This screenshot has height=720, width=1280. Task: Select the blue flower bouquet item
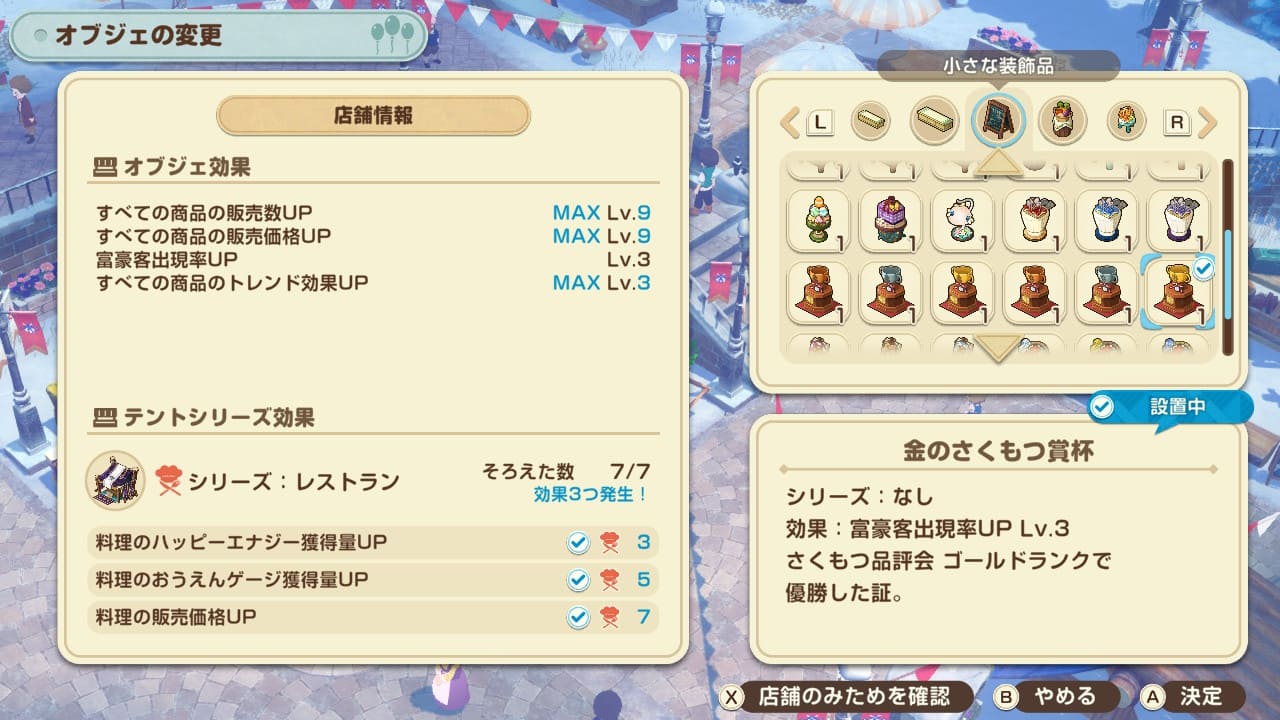coord(1106,220)
